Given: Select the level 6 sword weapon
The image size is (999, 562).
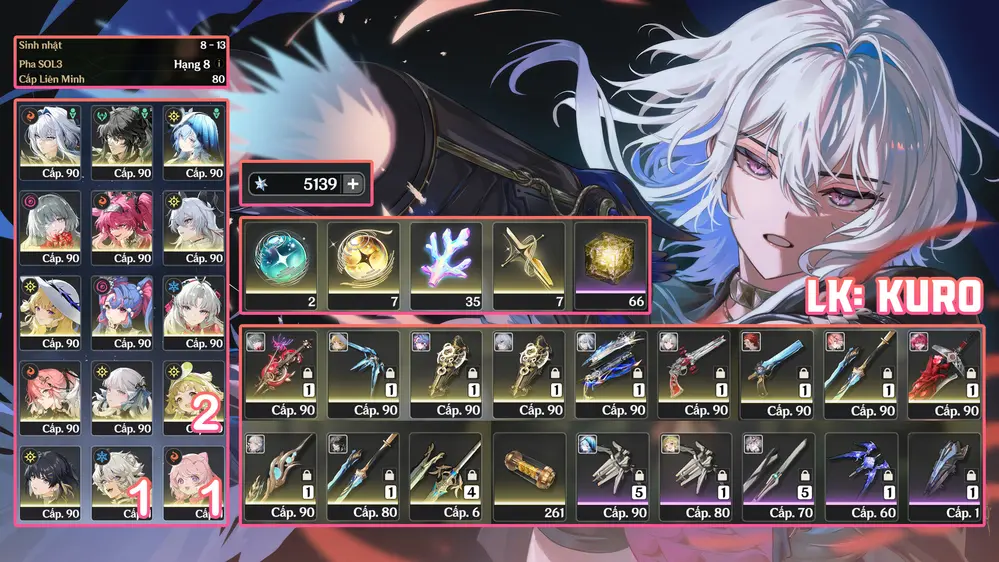Looking at the screenshot, I should (446, 478).
